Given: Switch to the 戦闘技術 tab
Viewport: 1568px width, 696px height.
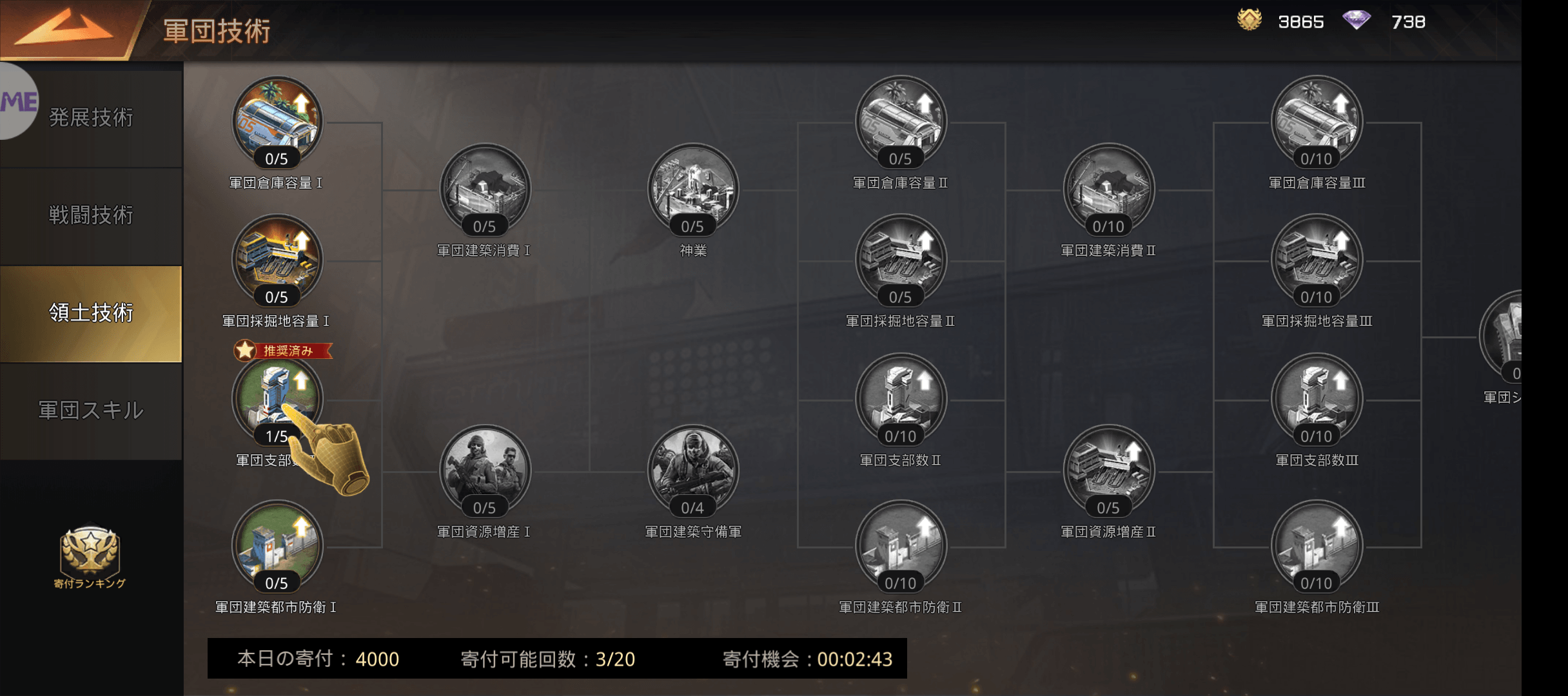Looking at the screenshot, I should coord(91,215).
